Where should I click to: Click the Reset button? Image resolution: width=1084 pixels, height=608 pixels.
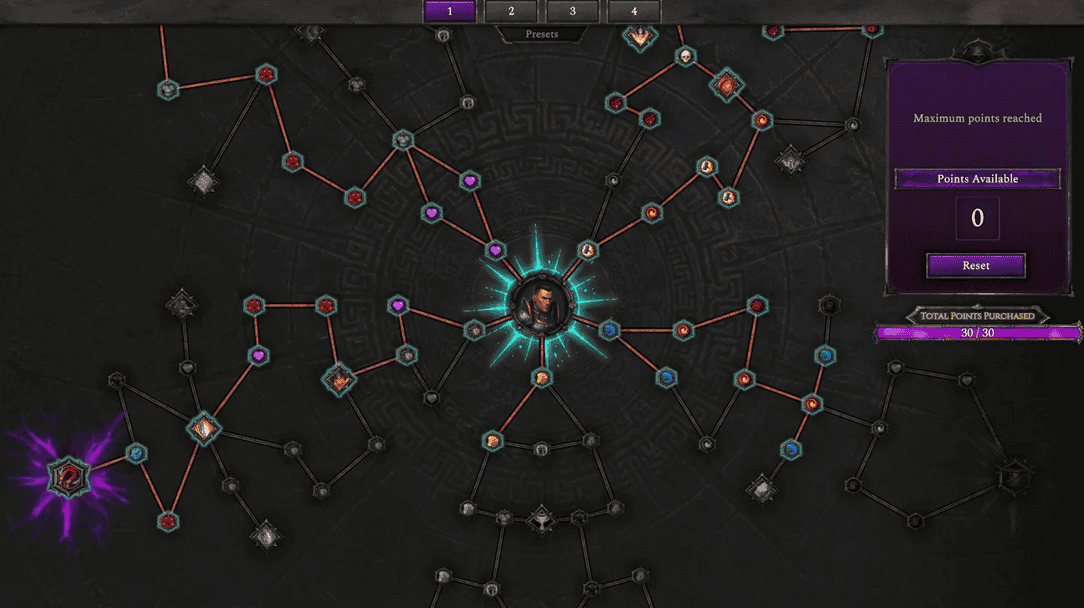[x=976, y=266]
